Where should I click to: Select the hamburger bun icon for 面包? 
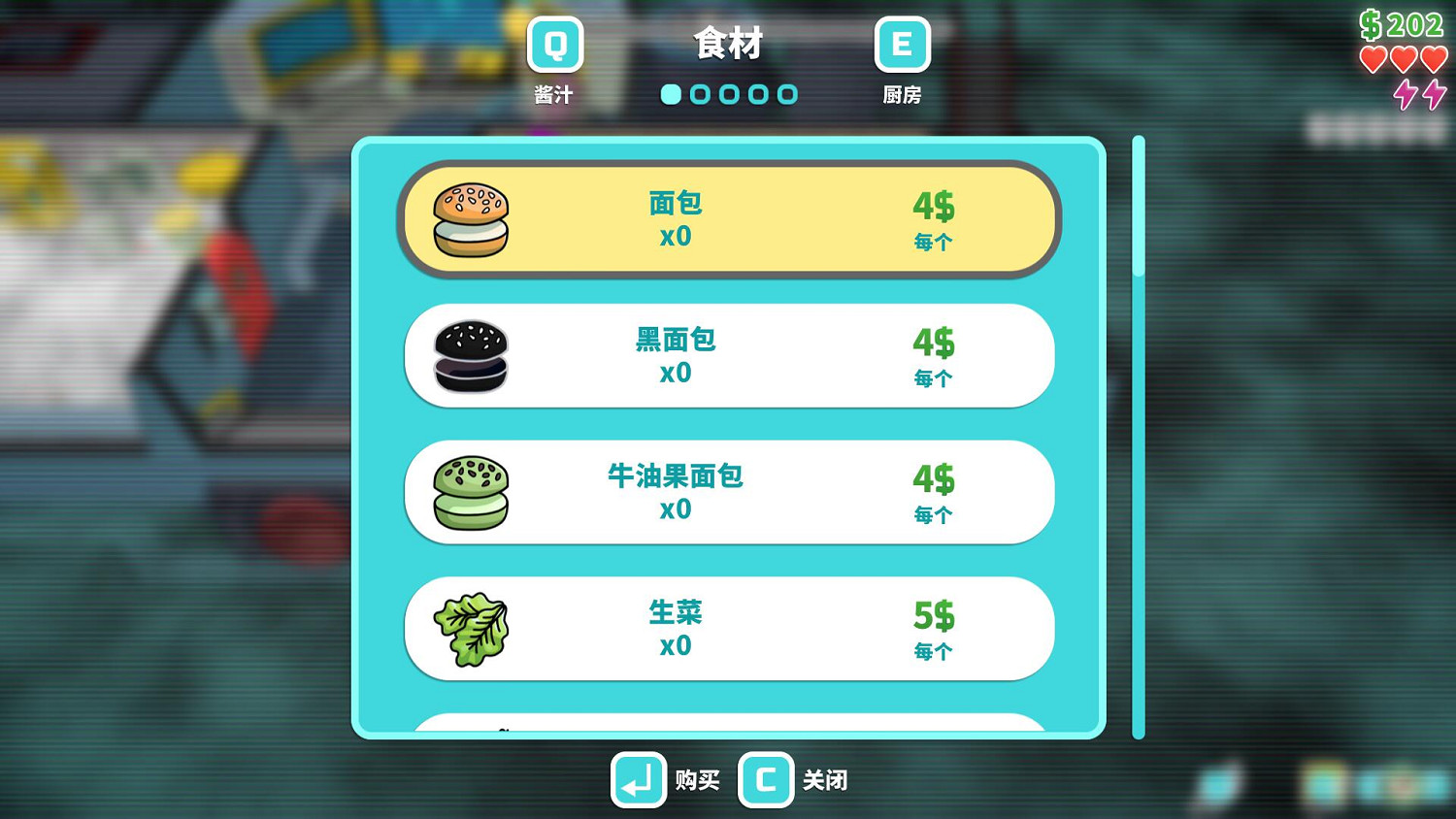470,219
